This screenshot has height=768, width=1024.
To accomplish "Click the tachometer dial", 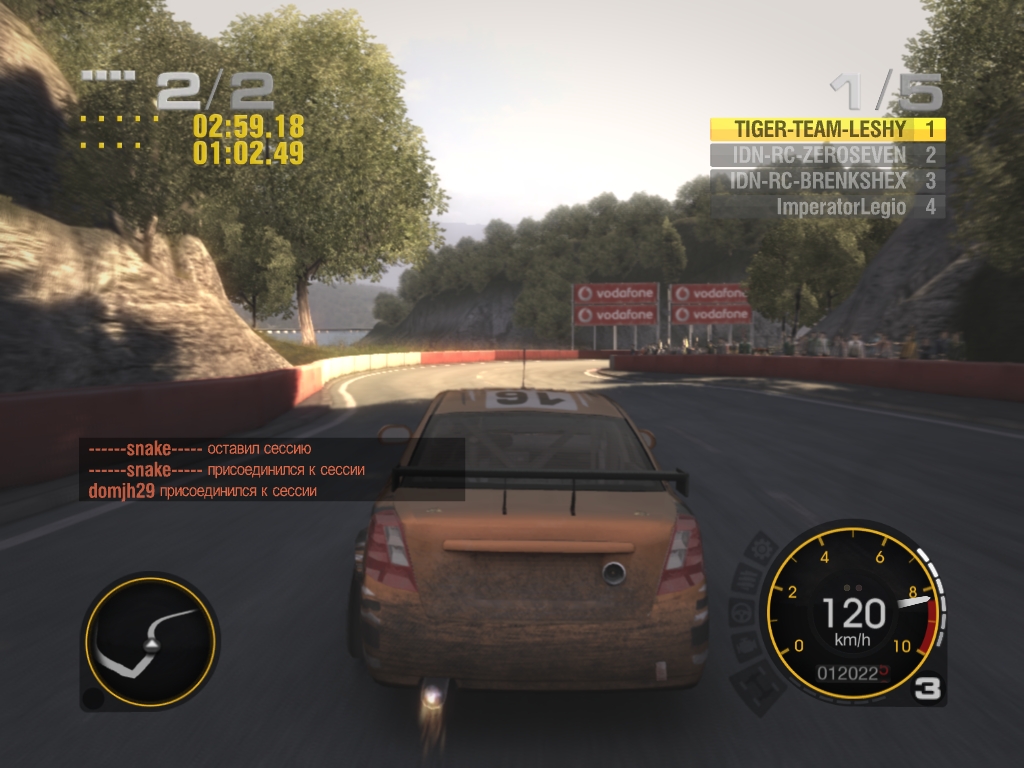I will pyautogui.click(x=852, y=612).
